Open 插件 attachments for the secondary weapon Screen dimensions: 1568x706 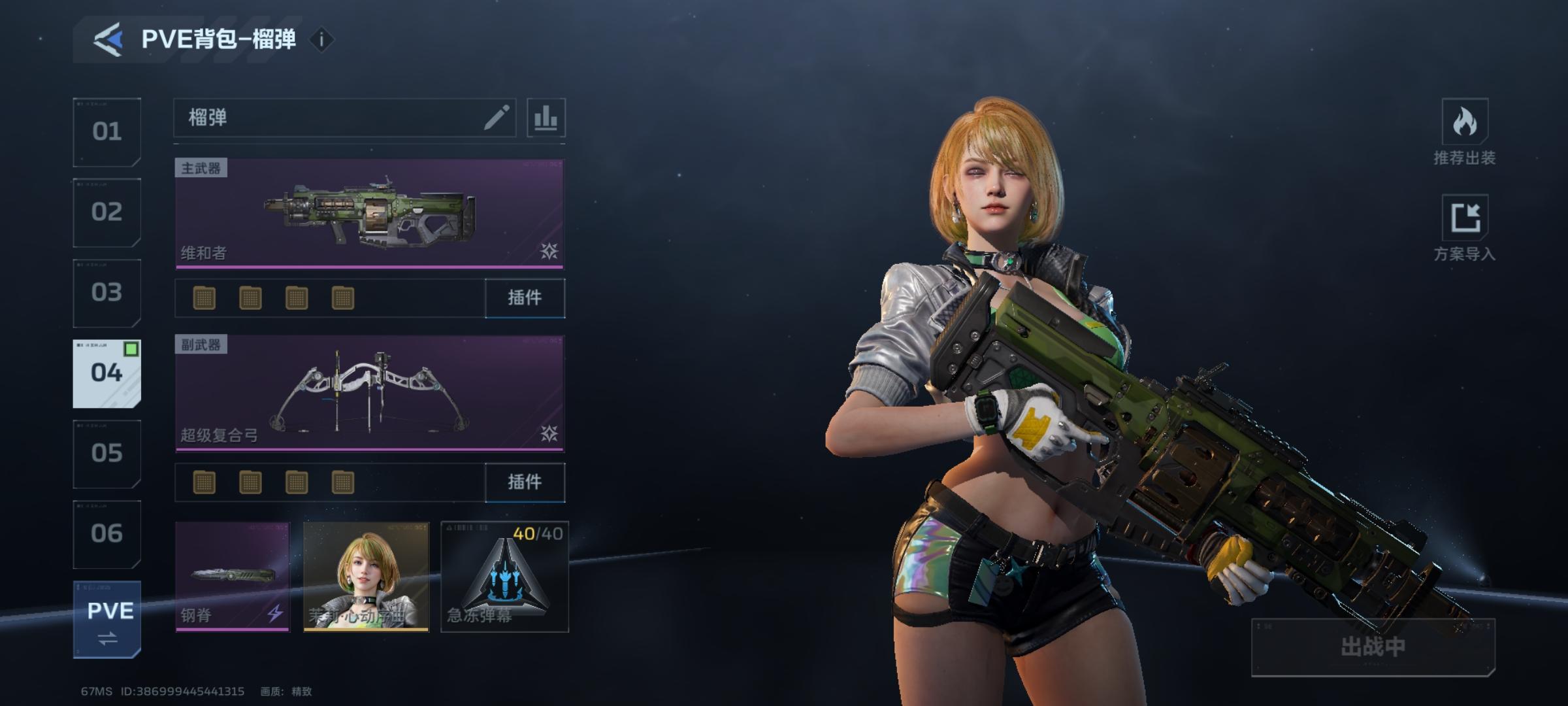pyautogui.click(x=525, y=482)
